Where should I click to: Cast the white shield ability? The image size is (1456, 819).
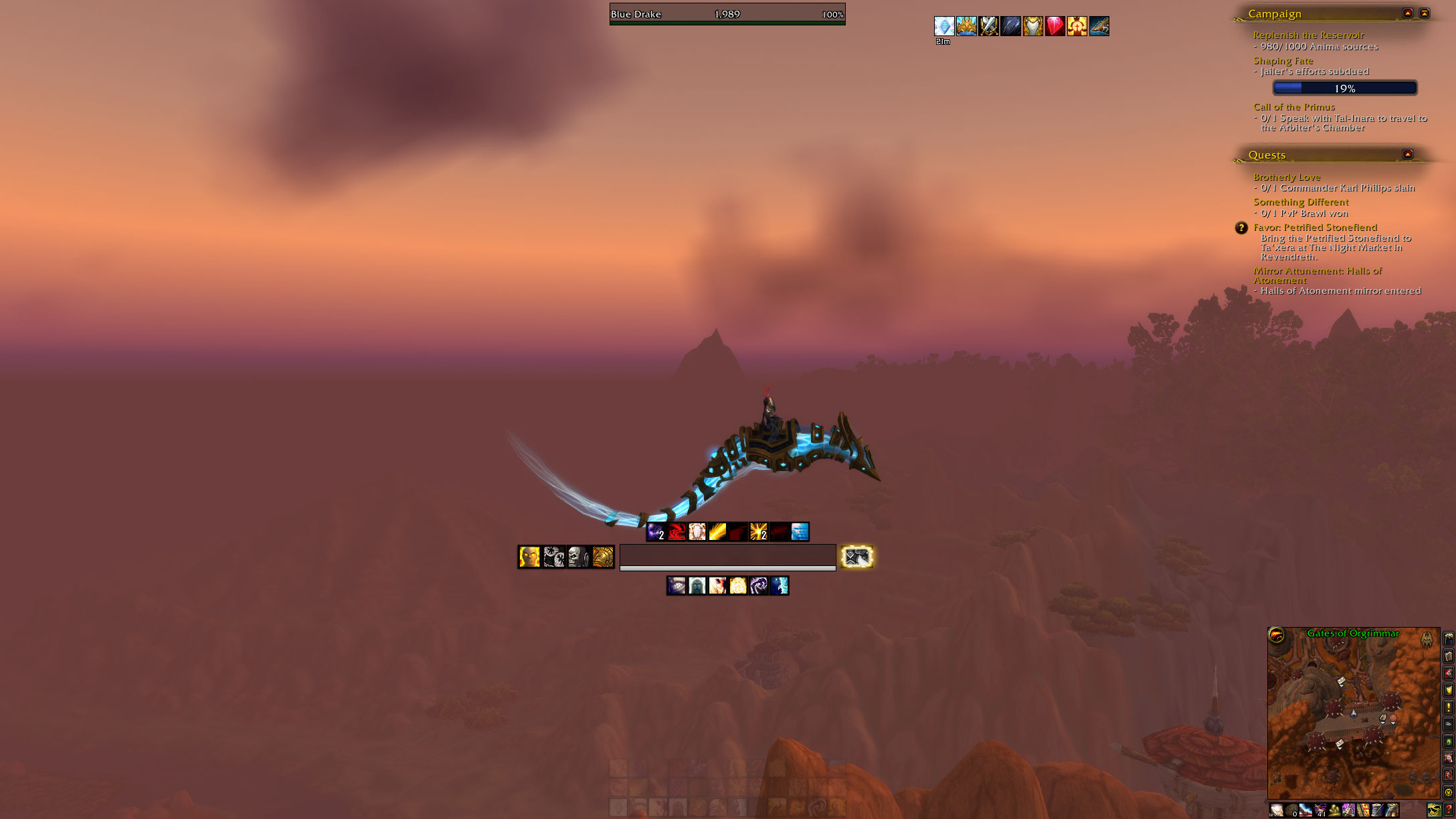[697, 532]
